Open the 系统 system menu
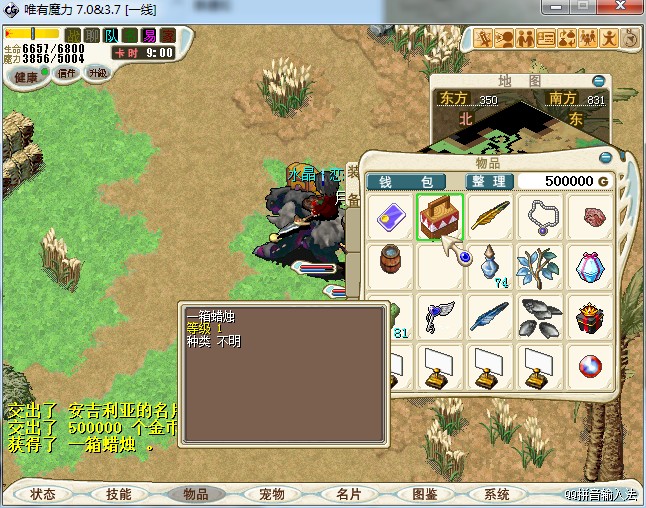Screen dimensions: 646x508 click(497, 494)
